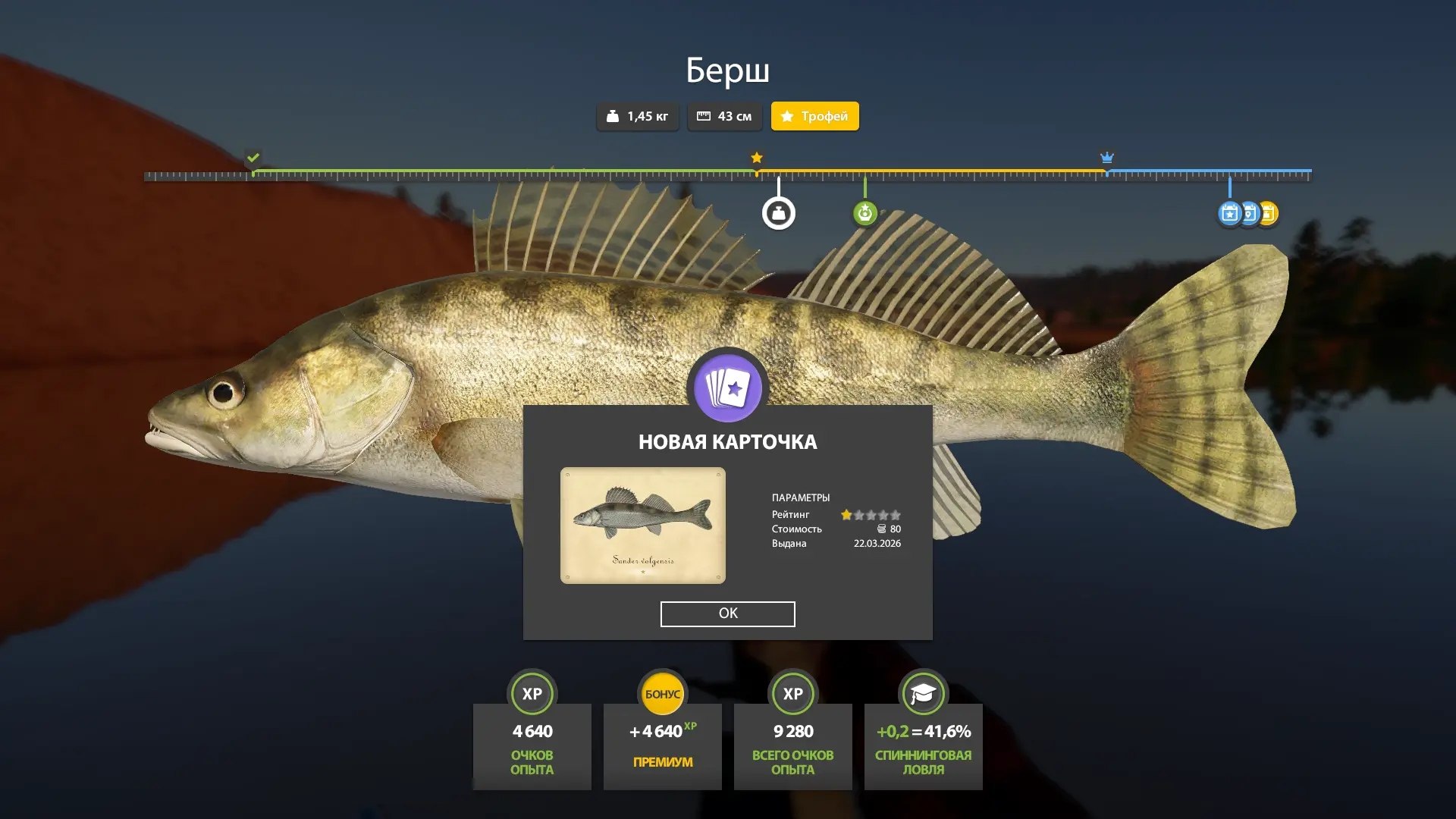
Task: Click the green checkmark threshold marker
Action: pos(253,158)
